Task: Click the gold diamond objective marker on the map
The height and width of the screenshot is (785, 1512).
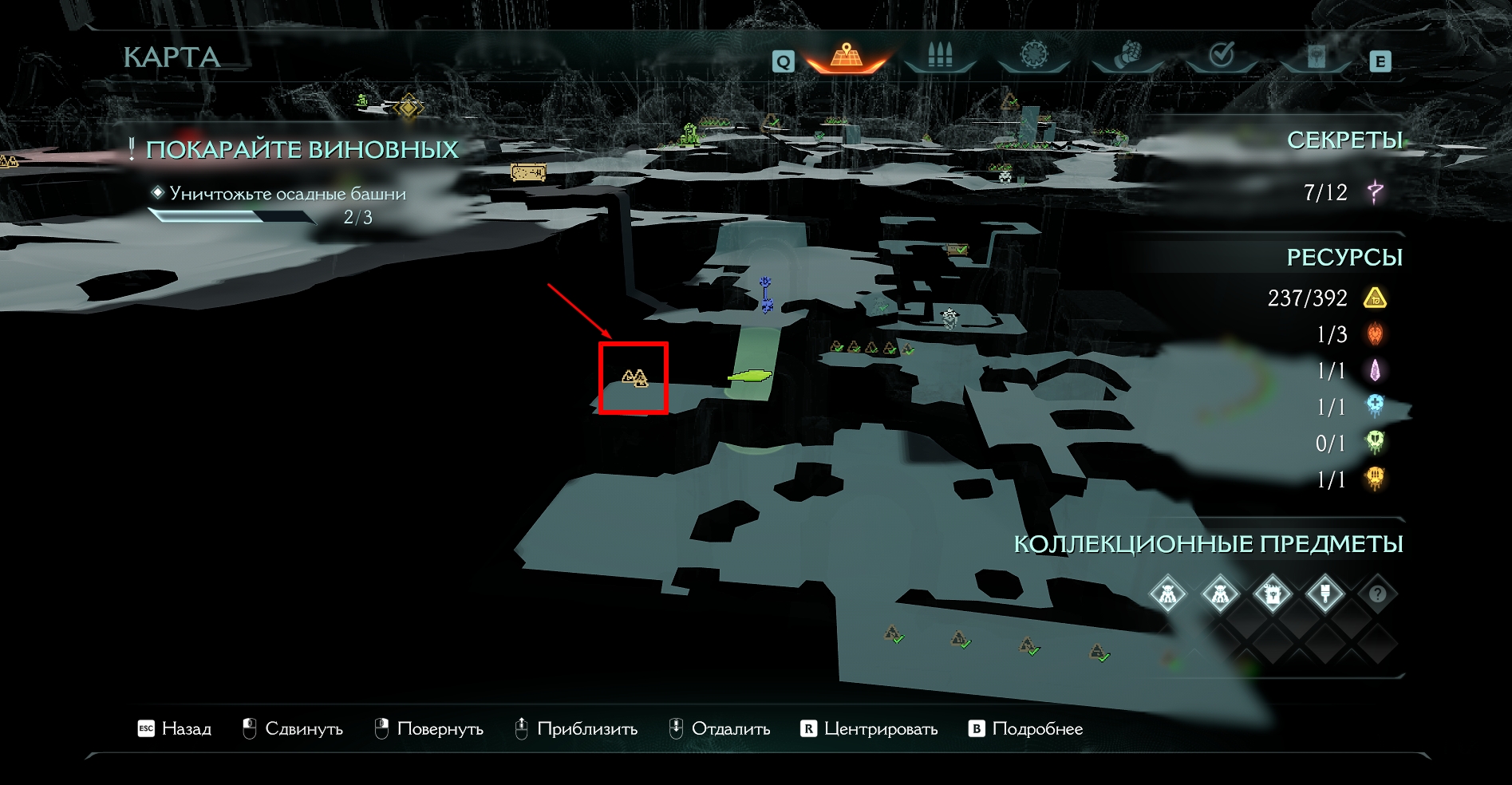Action: [408, 106]
